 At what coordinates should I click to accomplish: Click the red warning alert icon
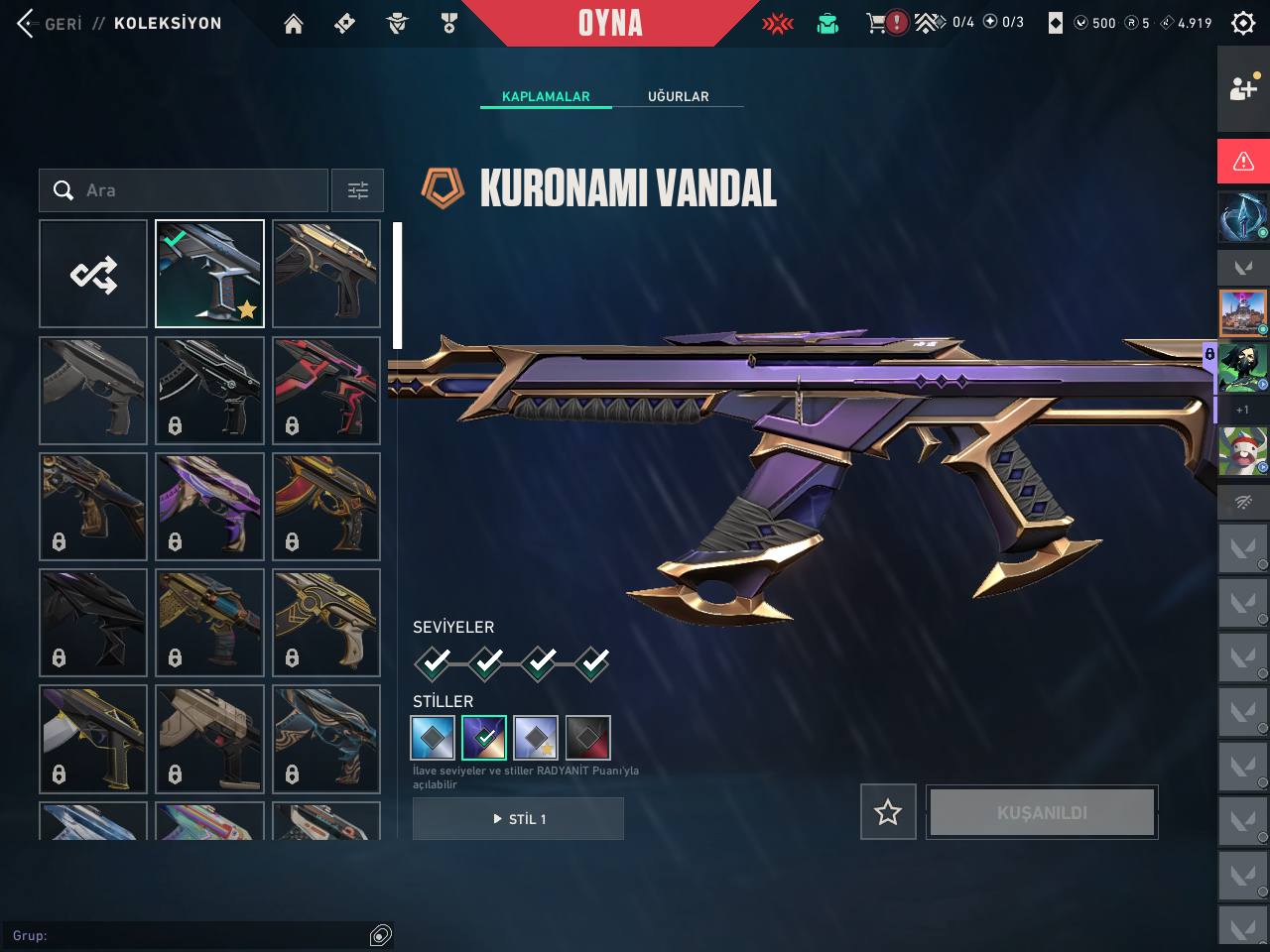[x=1243, y=161]
